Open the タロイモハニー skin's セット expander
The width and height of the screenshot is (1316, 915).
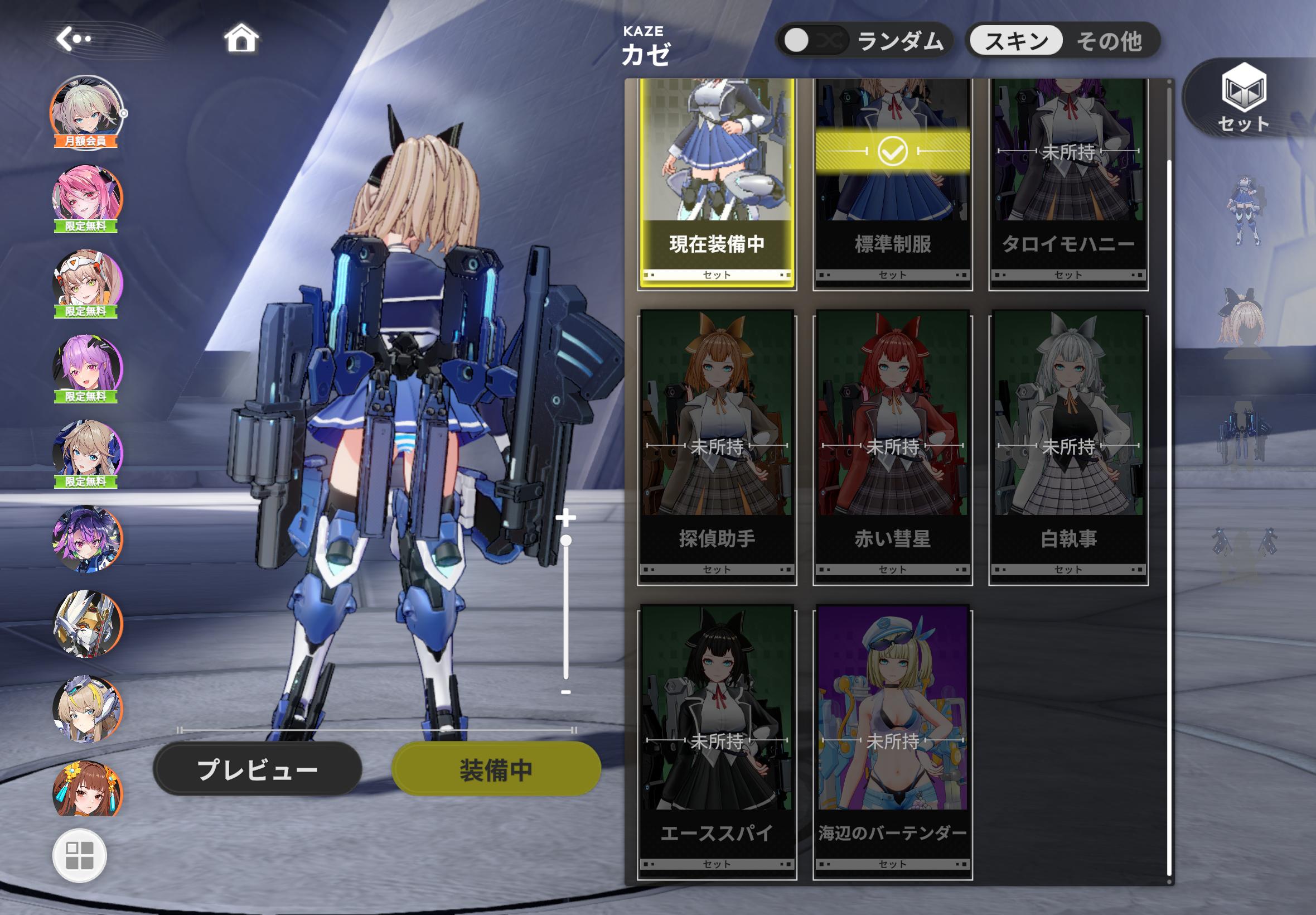tap(1070, 275)
